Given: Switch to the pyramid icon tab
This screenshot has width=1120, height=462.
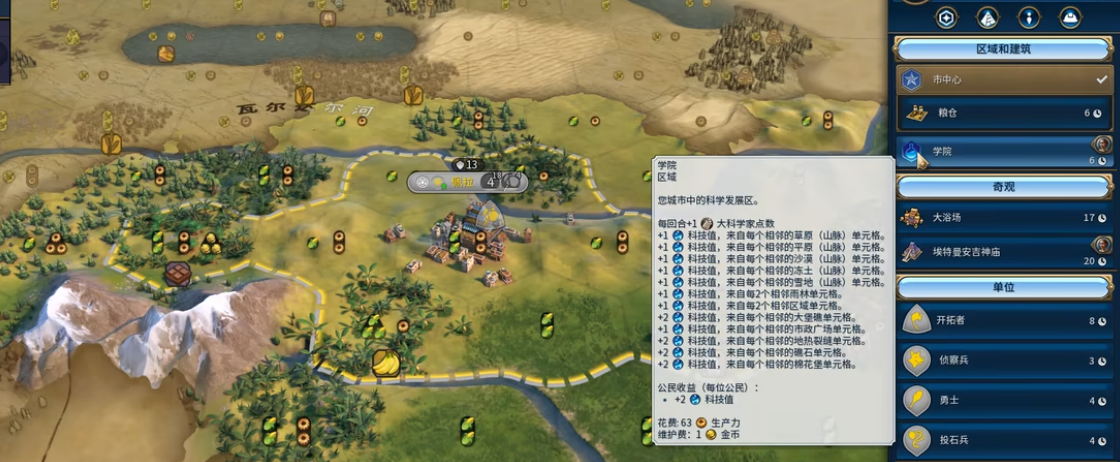Looking at the screenshot, I should [987, 17].
